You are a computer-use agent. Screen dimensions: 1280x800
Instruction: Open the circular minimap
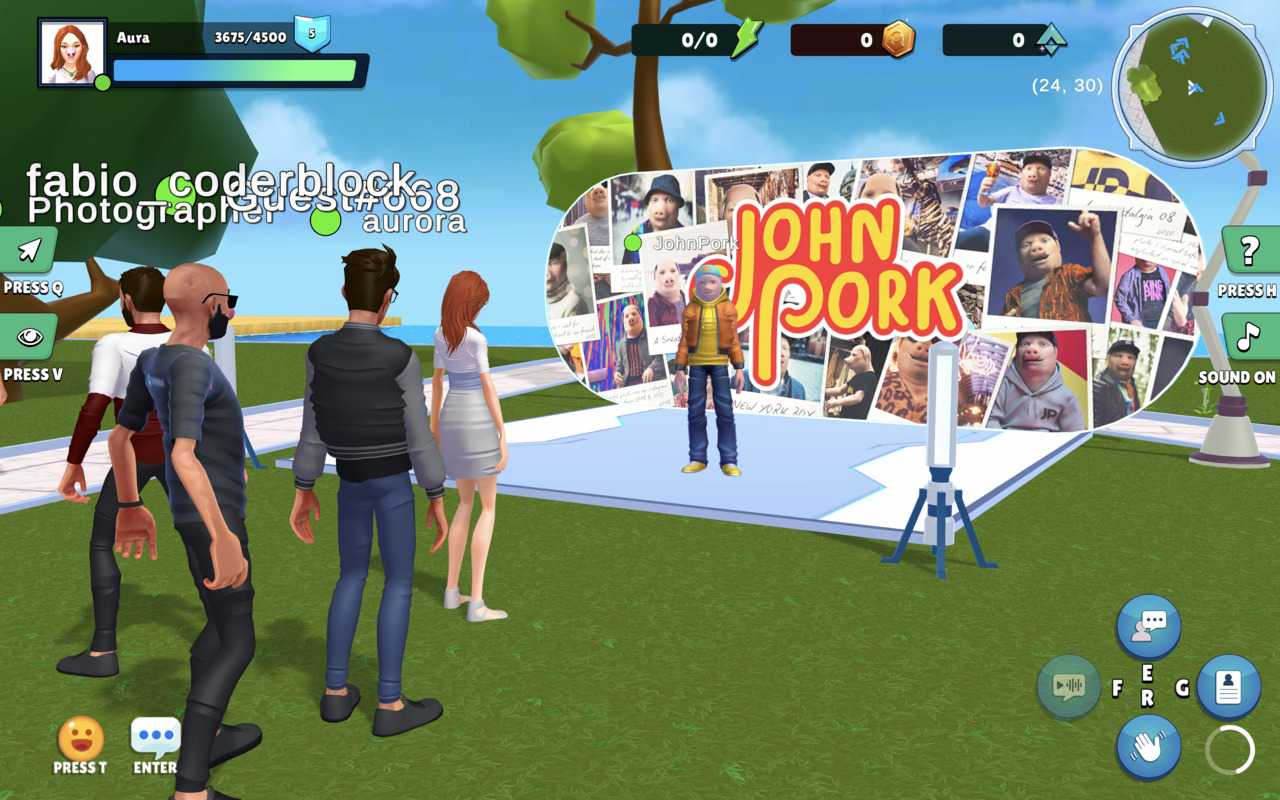tap(1192, 87)
